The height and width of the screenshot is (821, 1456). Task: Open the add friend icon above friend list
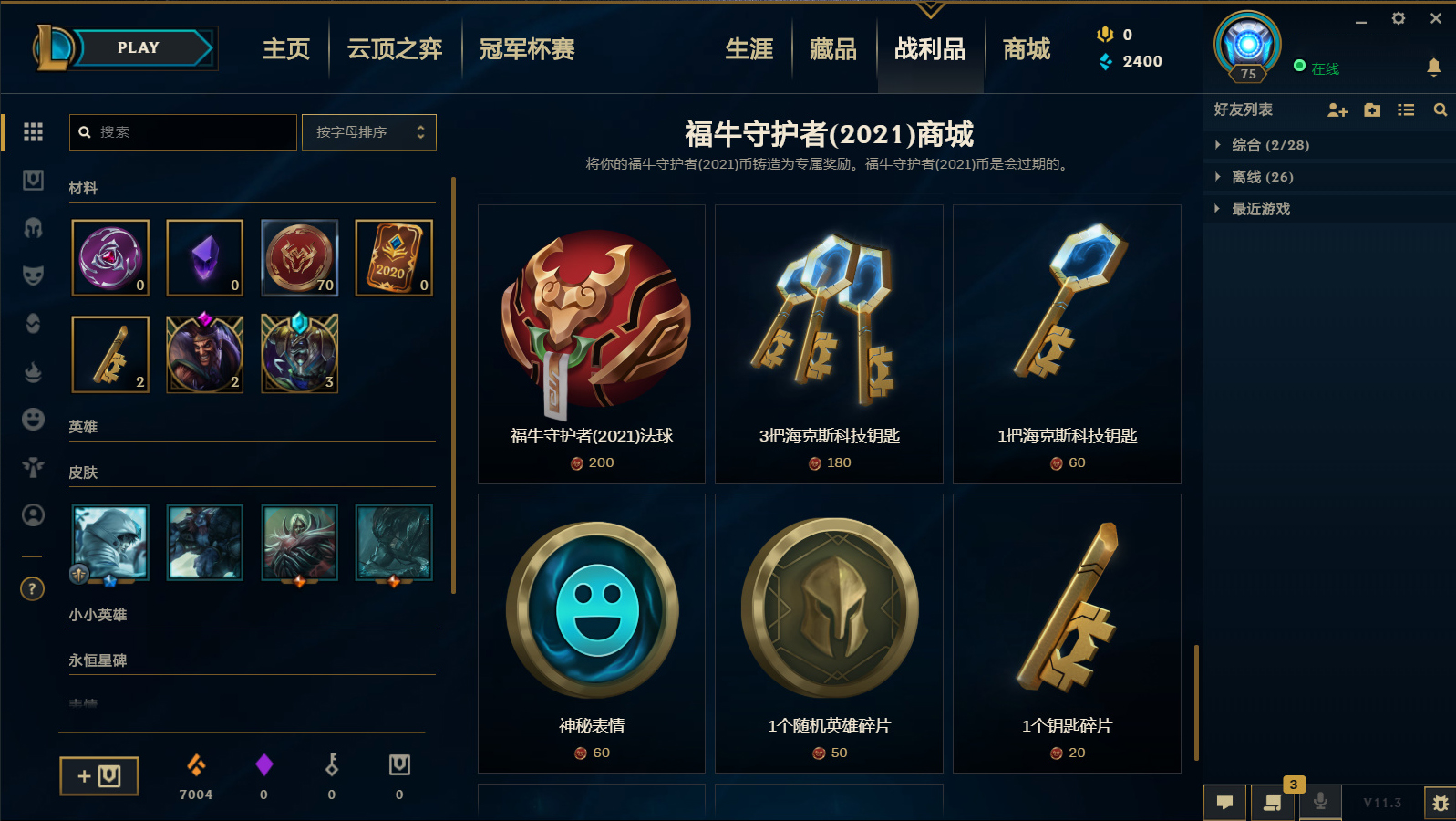click(1337, 110)
